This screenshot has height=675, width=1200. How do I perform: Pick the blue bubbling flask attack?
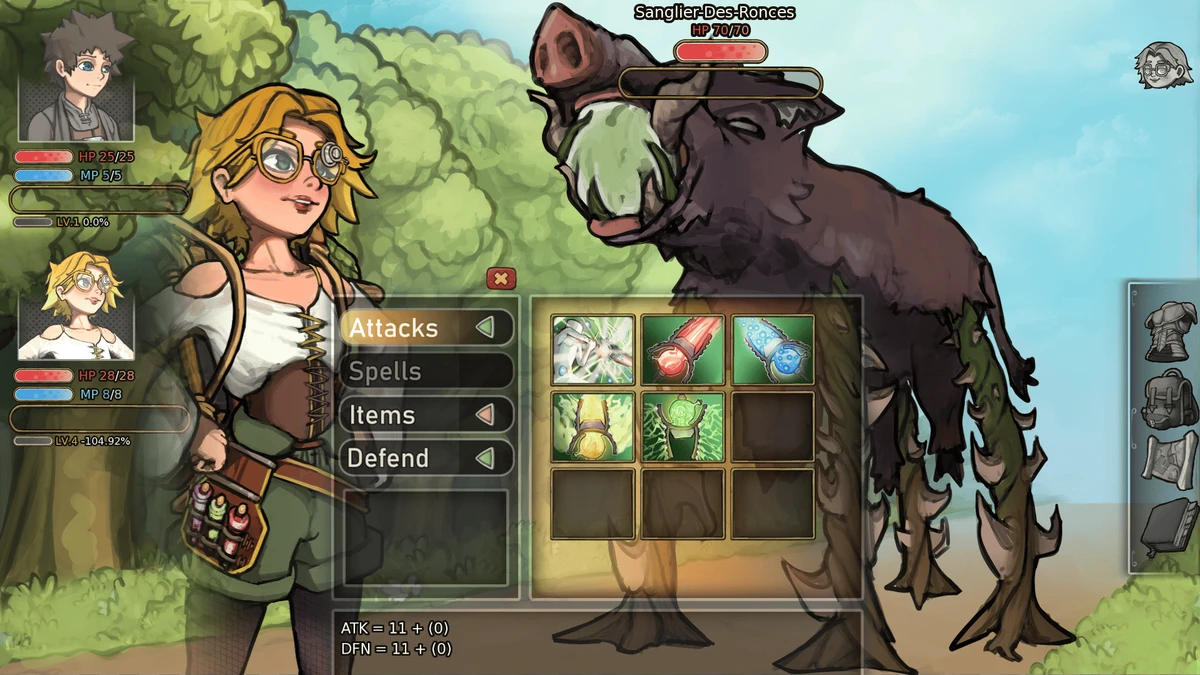tap(773, 350)
